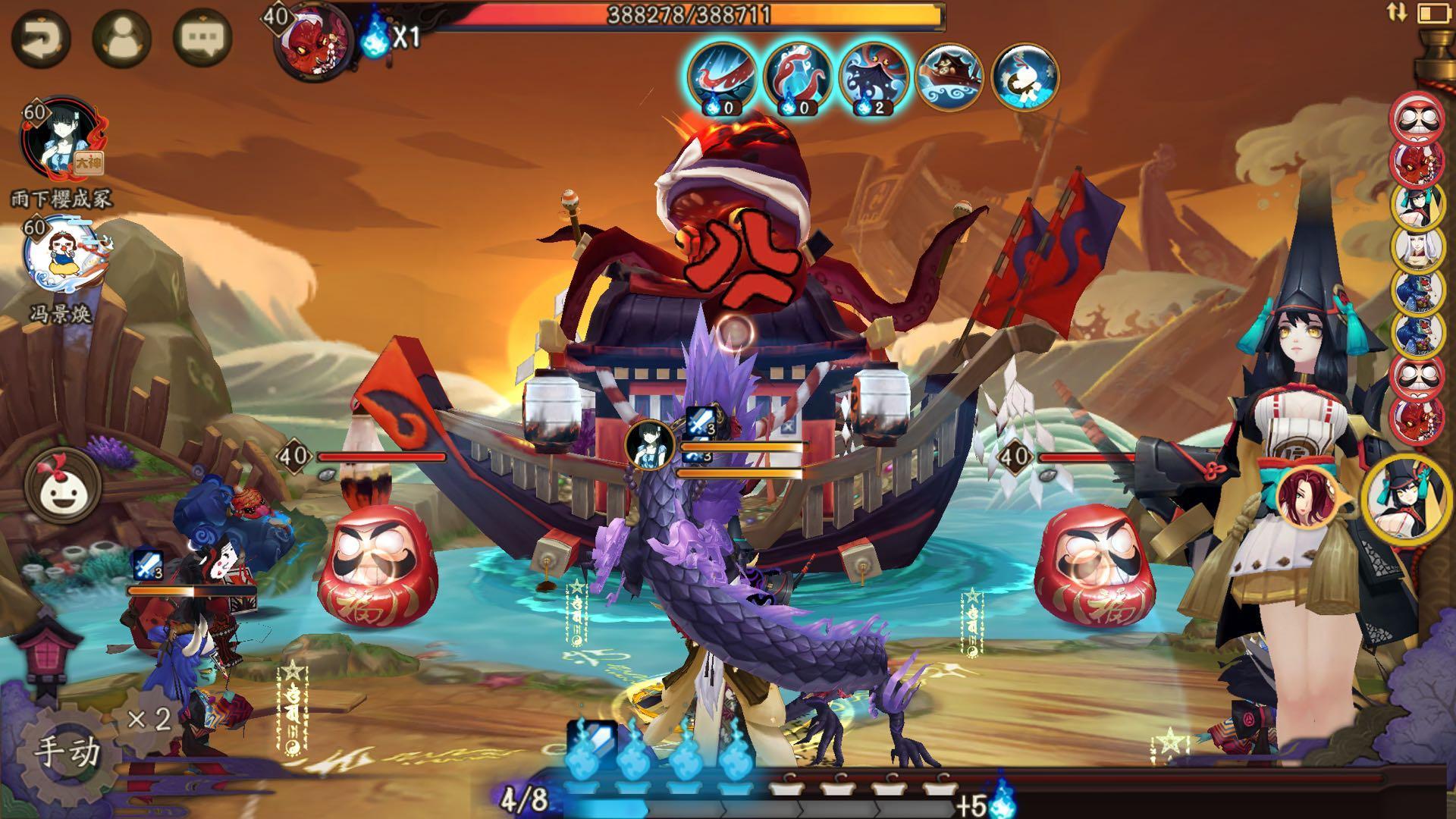Image resolution: width=1456 pixels, height=819 pixels.
Task: Open the friends profile button
Action: (121, 38)
